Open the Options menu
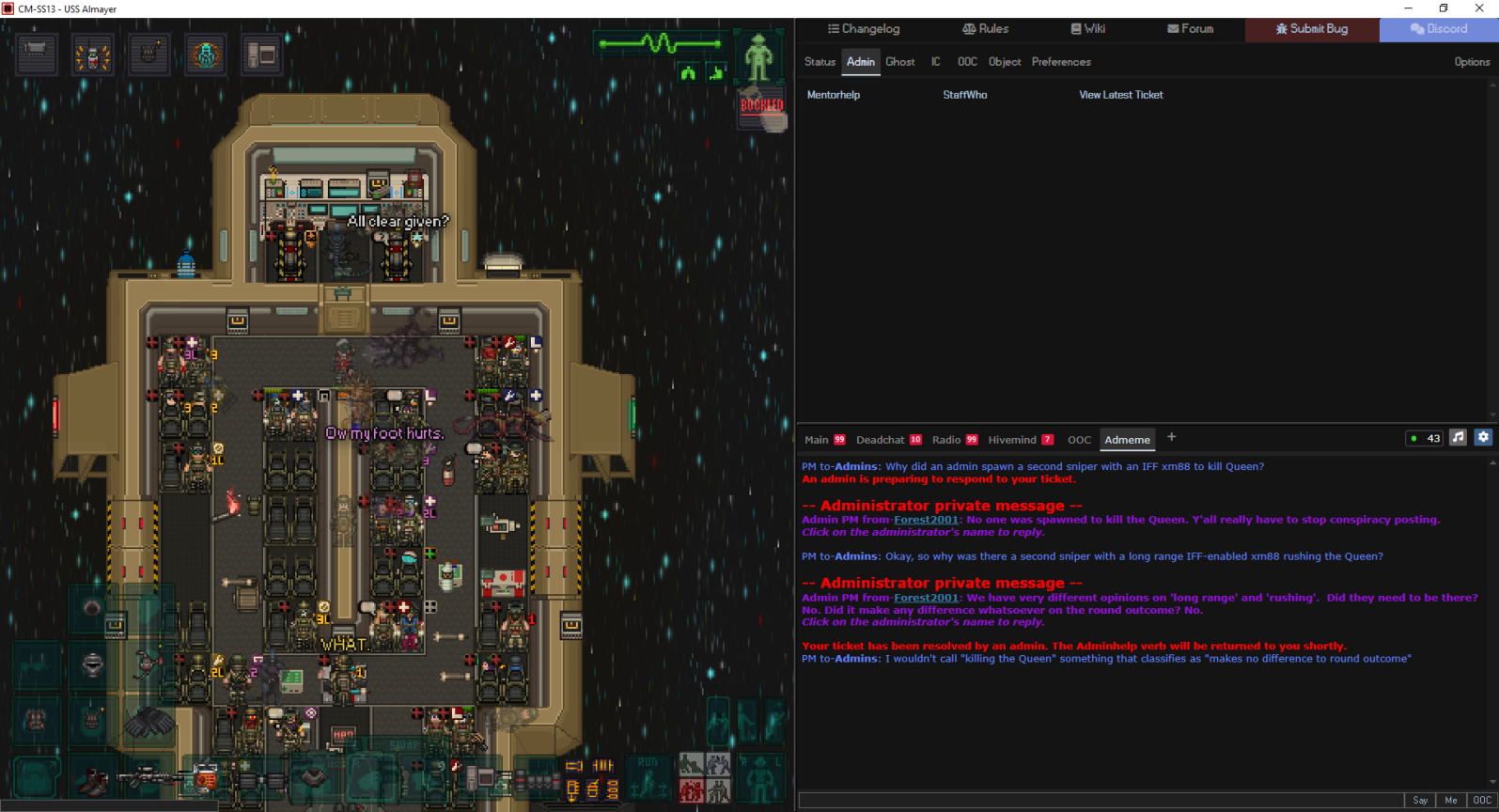 click(x=1472, y=62)
